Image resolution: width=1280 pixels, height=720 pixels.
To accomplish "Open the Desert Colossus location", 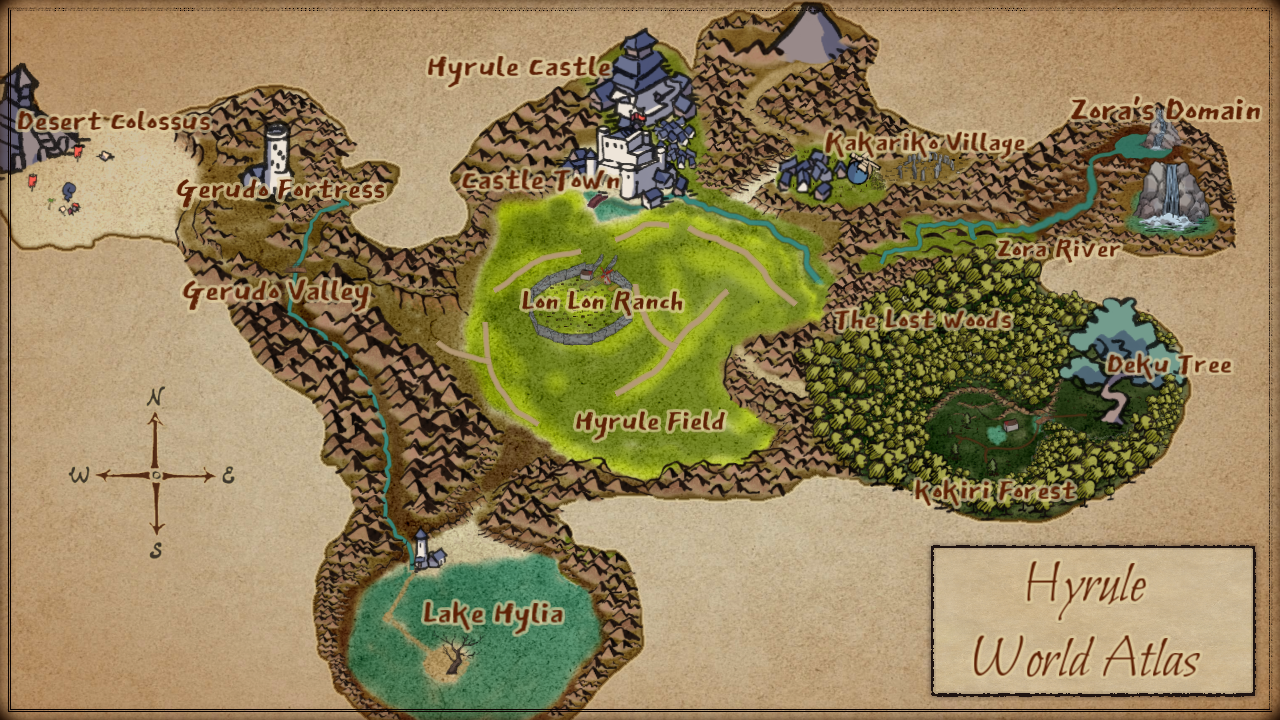I will (x=114, y=122).
